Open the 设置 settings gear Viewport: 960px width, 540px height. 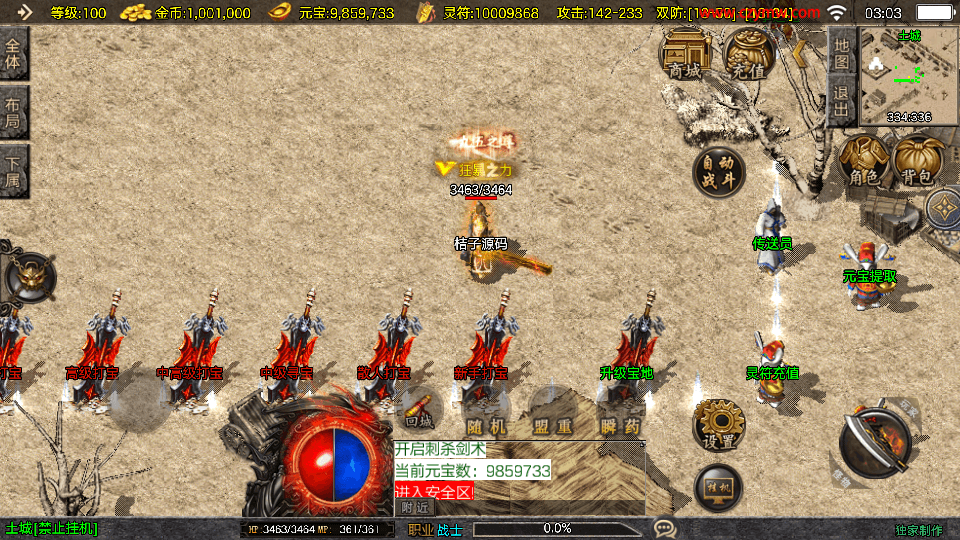pos(718,425)
